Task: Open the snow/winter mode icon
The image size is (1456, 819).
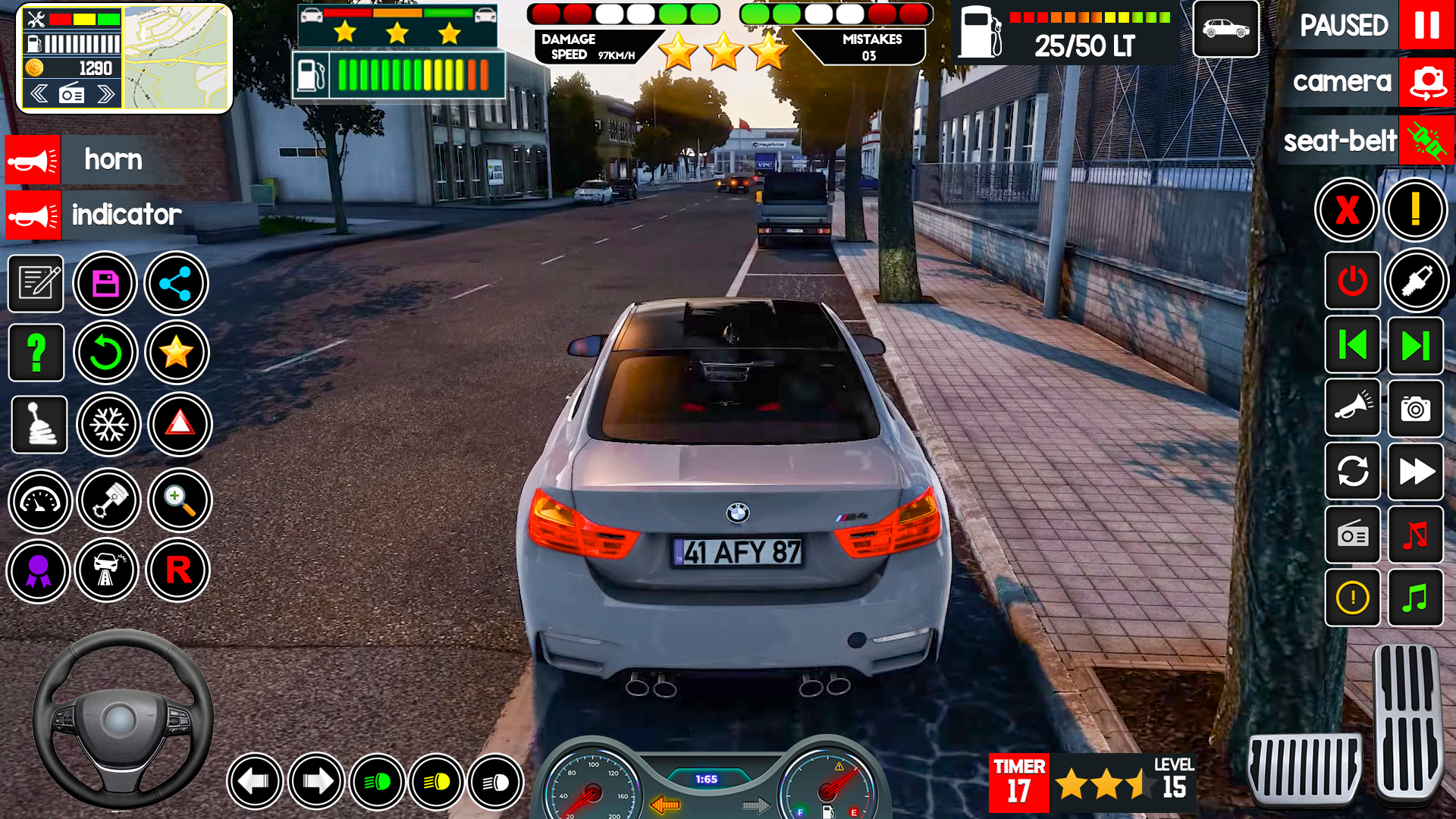Action: point(108,425)
